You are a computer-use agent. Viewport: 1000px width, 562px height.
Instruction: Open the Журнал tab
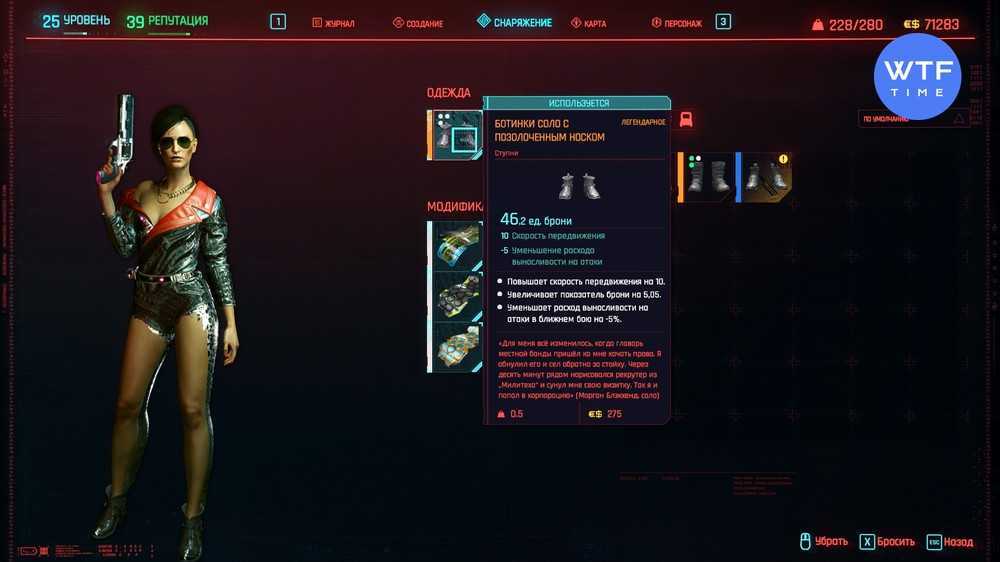334,22
